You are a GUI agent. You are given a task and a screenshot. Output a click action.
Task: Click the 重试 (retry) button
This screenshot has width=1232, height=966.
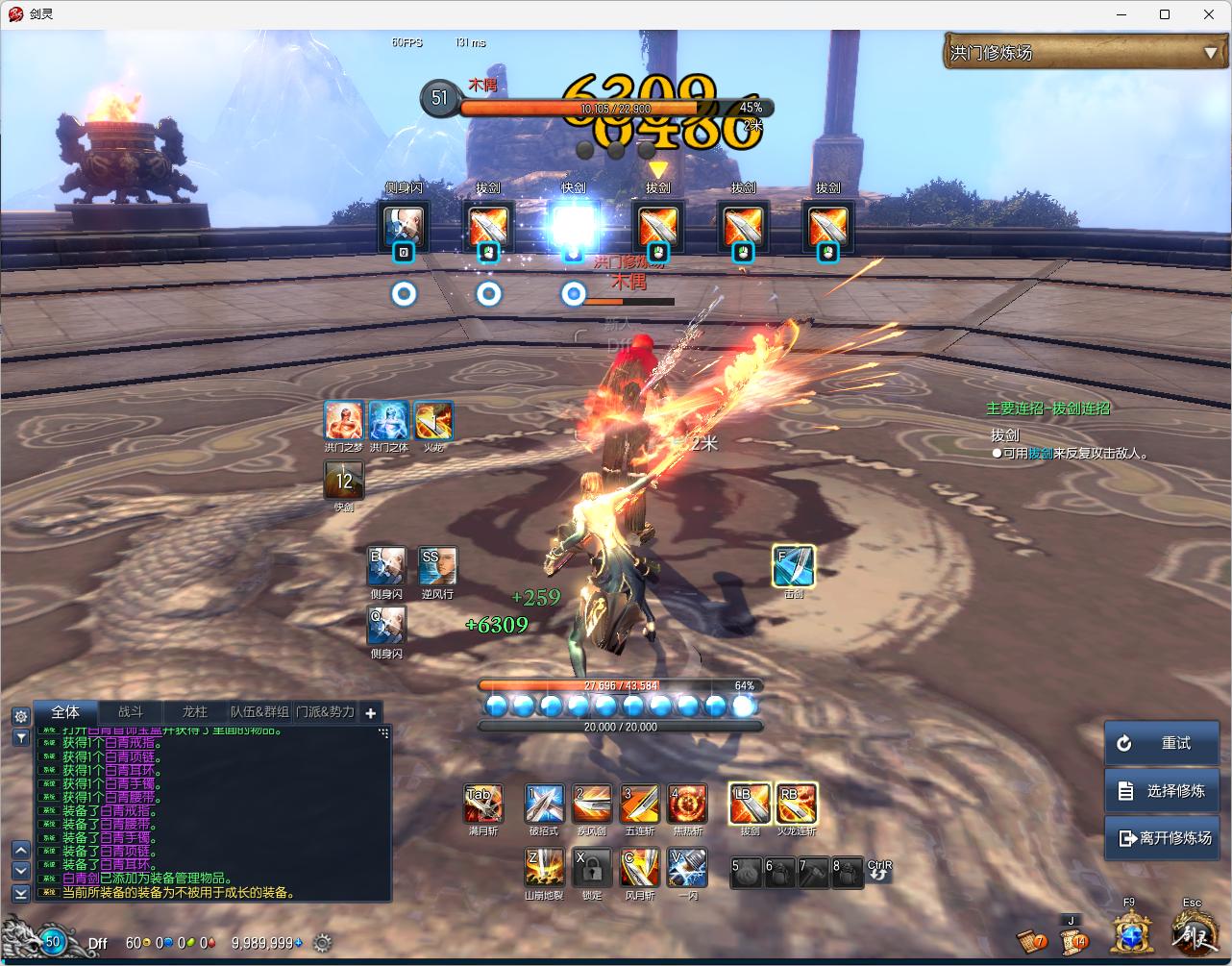(1162, 743)
